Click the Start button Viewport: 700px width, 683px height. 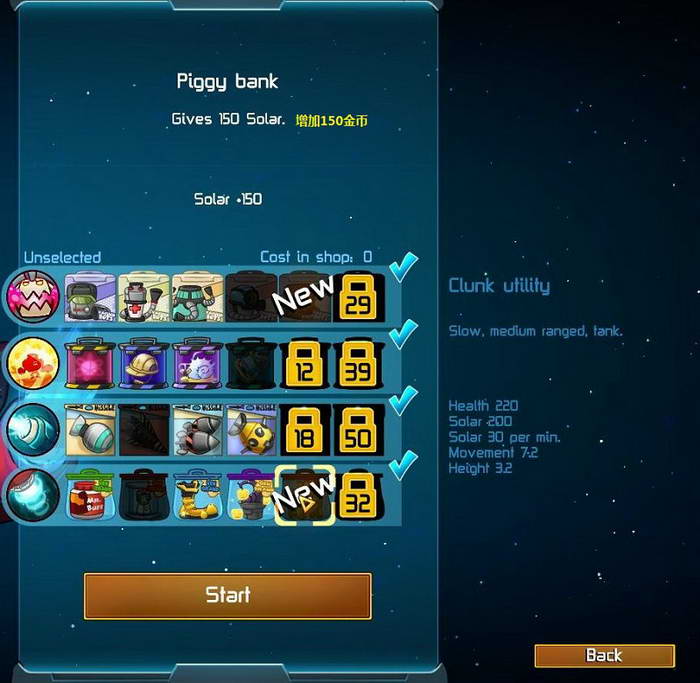click(227, 595)
